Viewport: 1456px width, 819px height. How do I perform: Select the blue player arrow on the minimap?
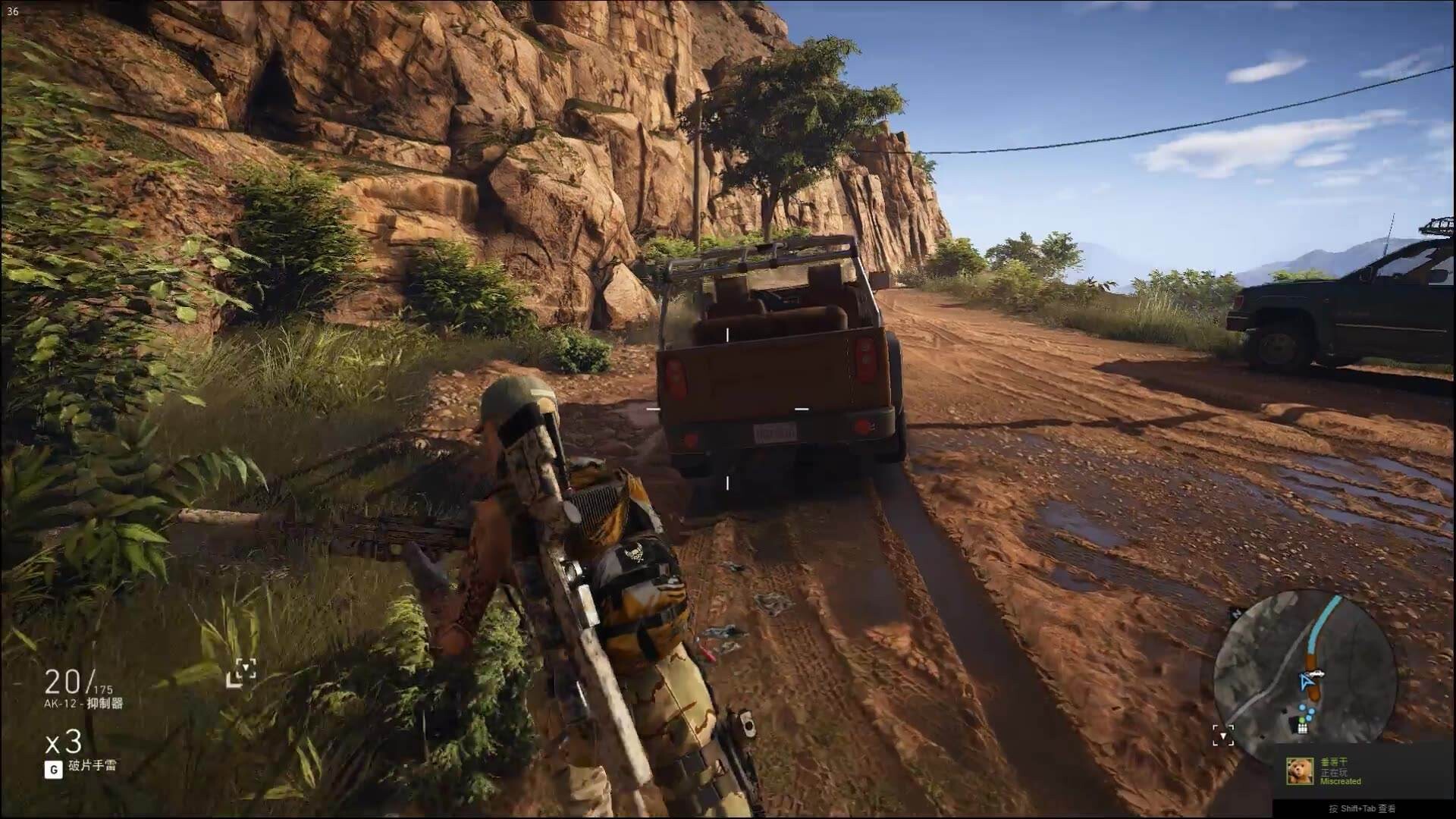pyautogui.click(x=1306, y=682)
